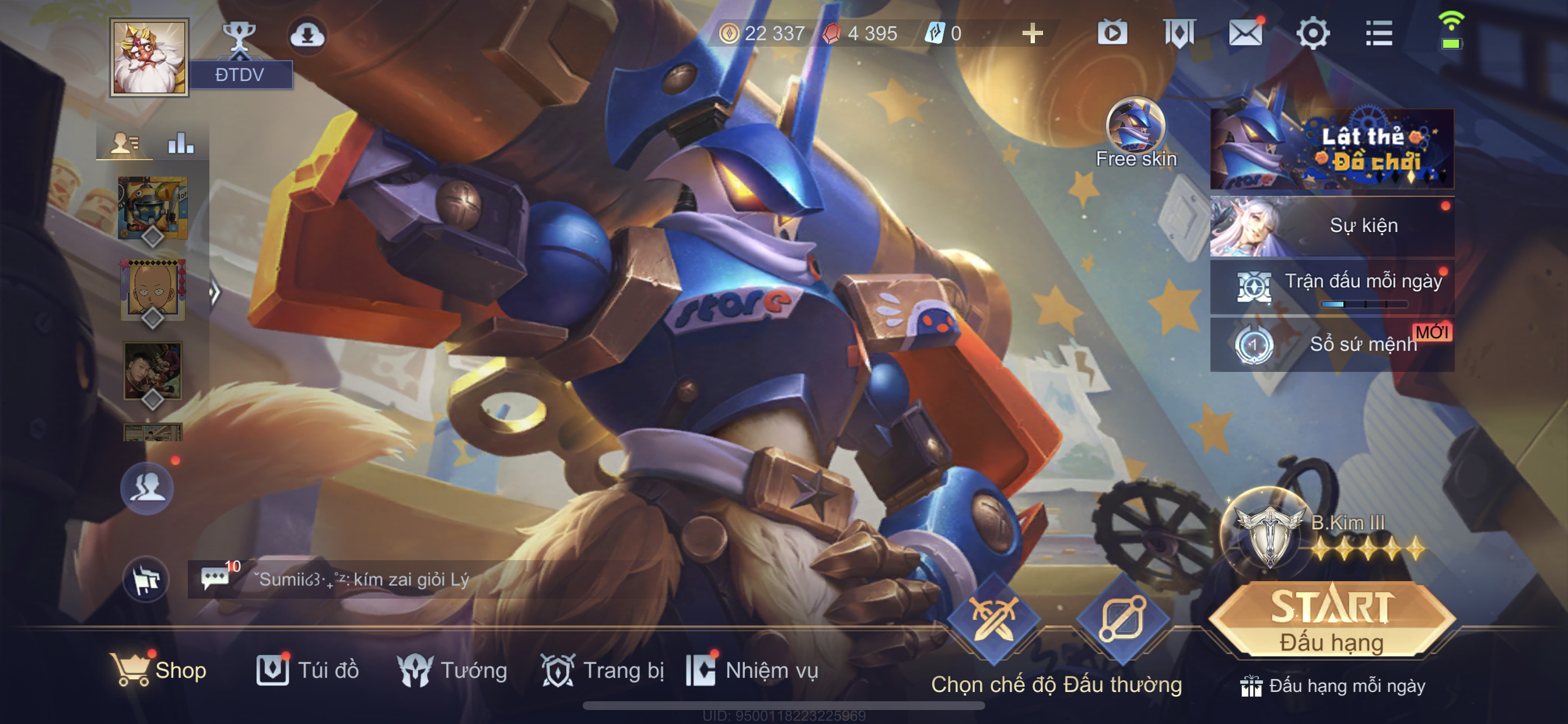Open Trang bị equipment menu
This screenshot has height=724, width=1568.
[602, 670]
